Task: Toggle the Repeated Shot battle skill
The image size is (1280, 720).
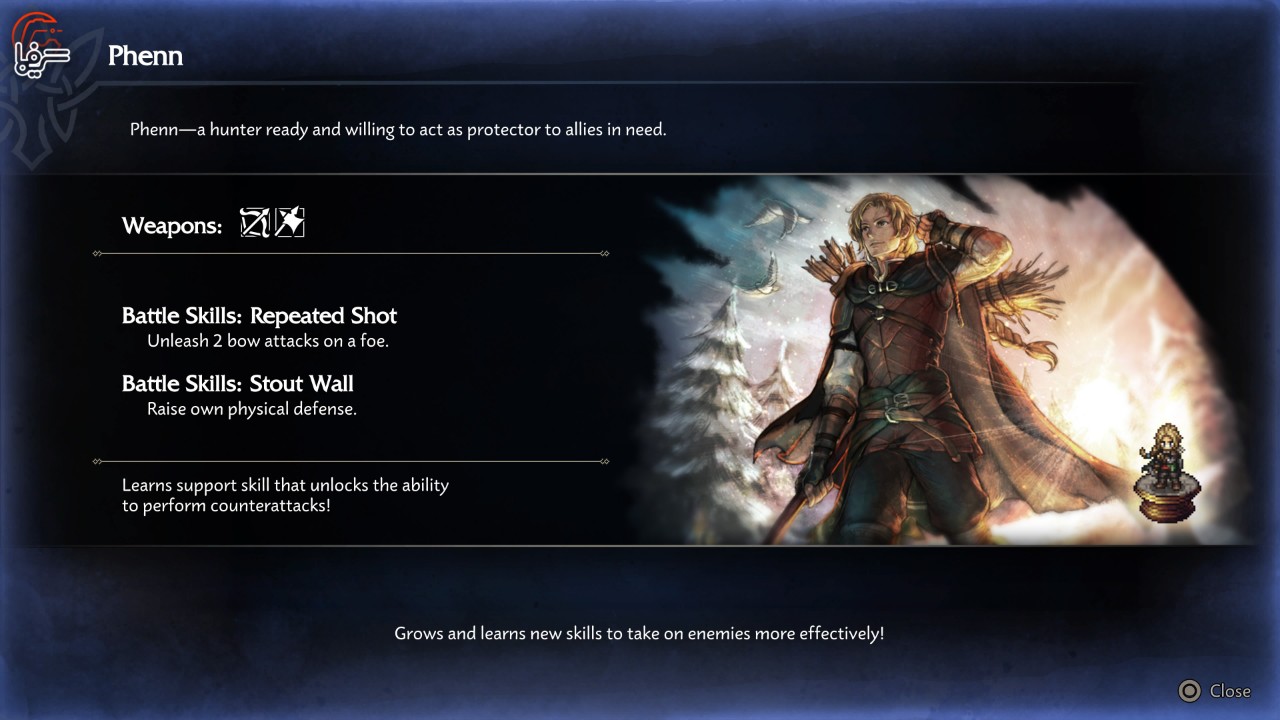Action: point(258,315)
